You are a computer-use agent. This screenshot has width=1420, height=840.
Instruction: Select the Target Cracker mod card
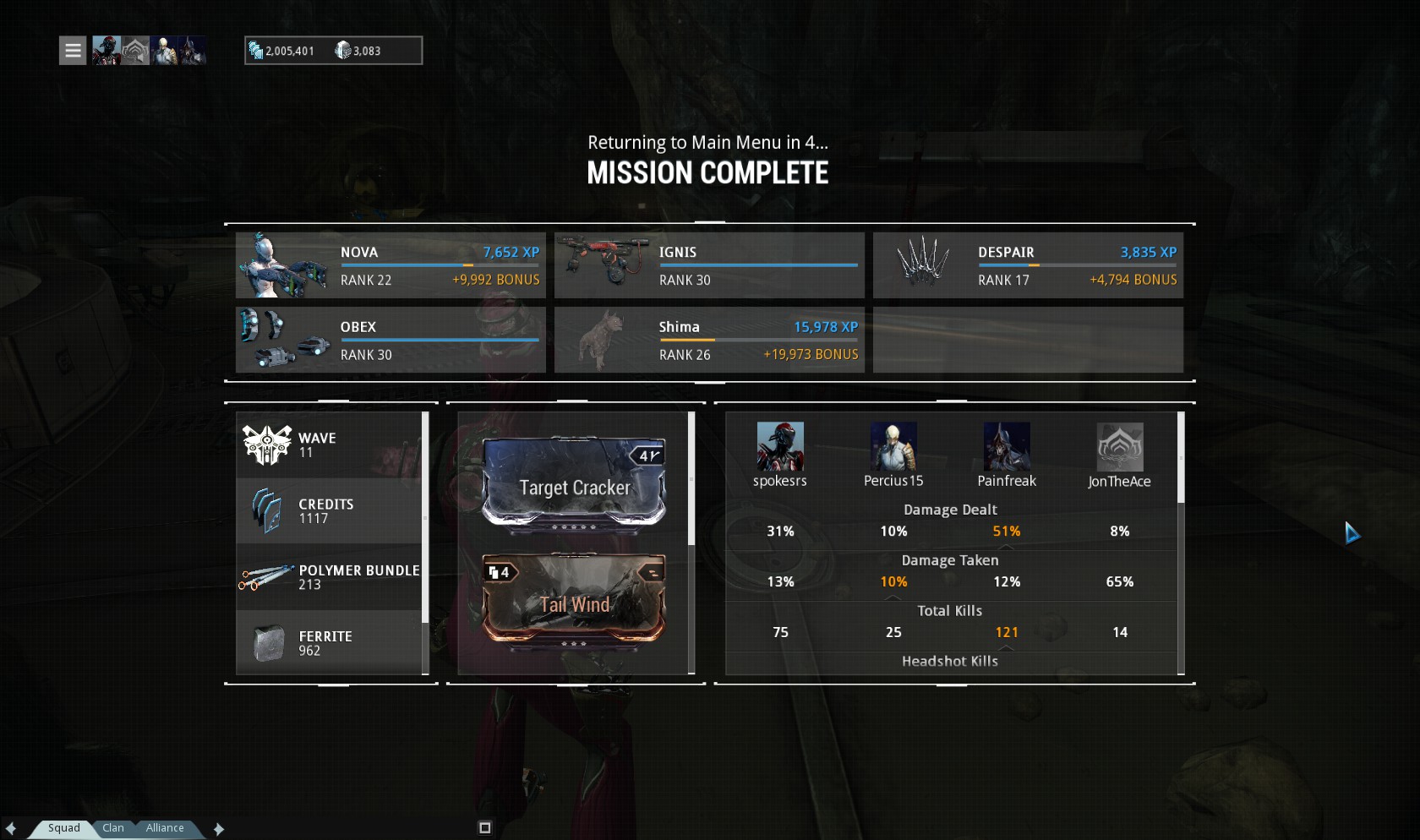(574, 485)
